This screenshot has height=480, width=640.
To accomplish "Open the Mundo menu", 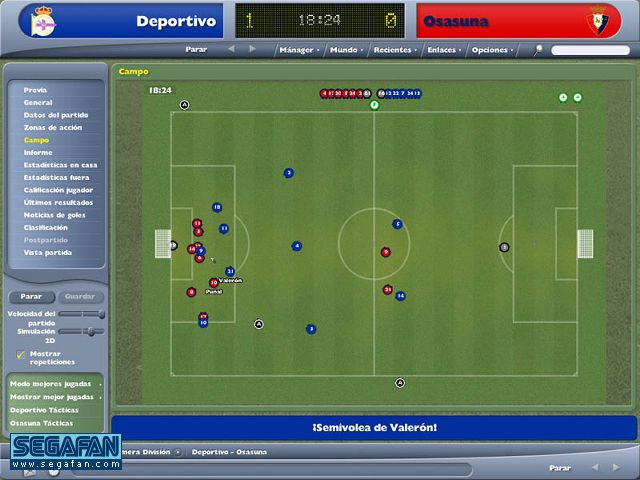I will [344, 49].
